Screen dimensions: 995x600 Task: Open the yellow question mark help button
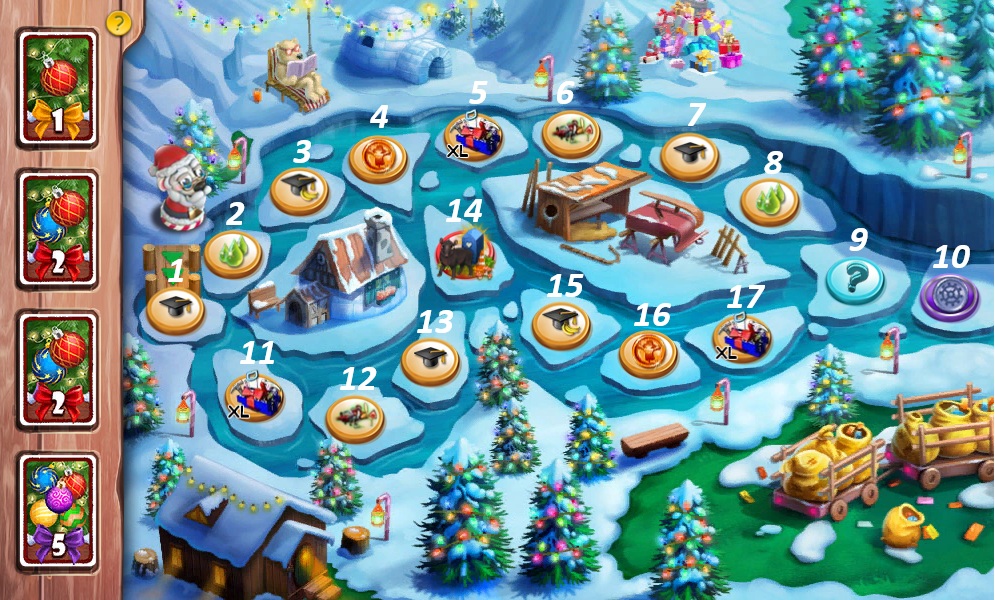pos(118,22)
